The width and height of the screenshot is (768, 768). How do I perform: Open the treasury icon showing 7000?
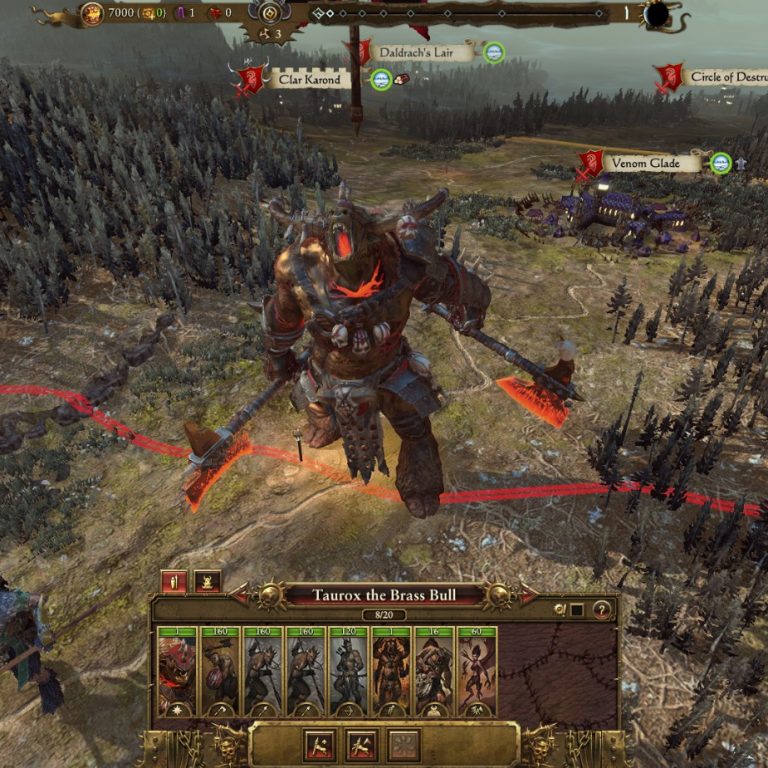coord(91,14)
